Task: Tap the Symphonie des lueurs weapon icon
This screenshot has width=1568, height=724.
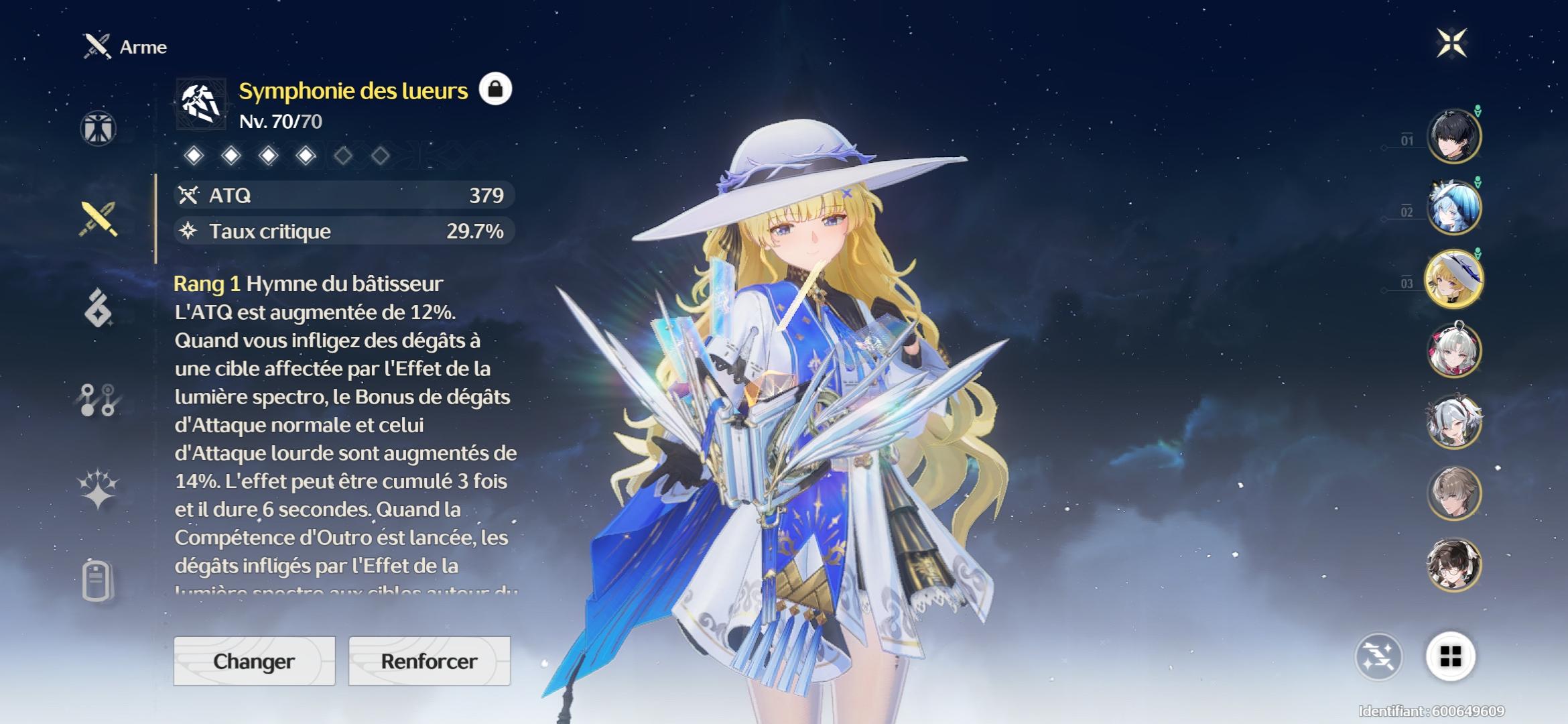Action: coord(200,104)
